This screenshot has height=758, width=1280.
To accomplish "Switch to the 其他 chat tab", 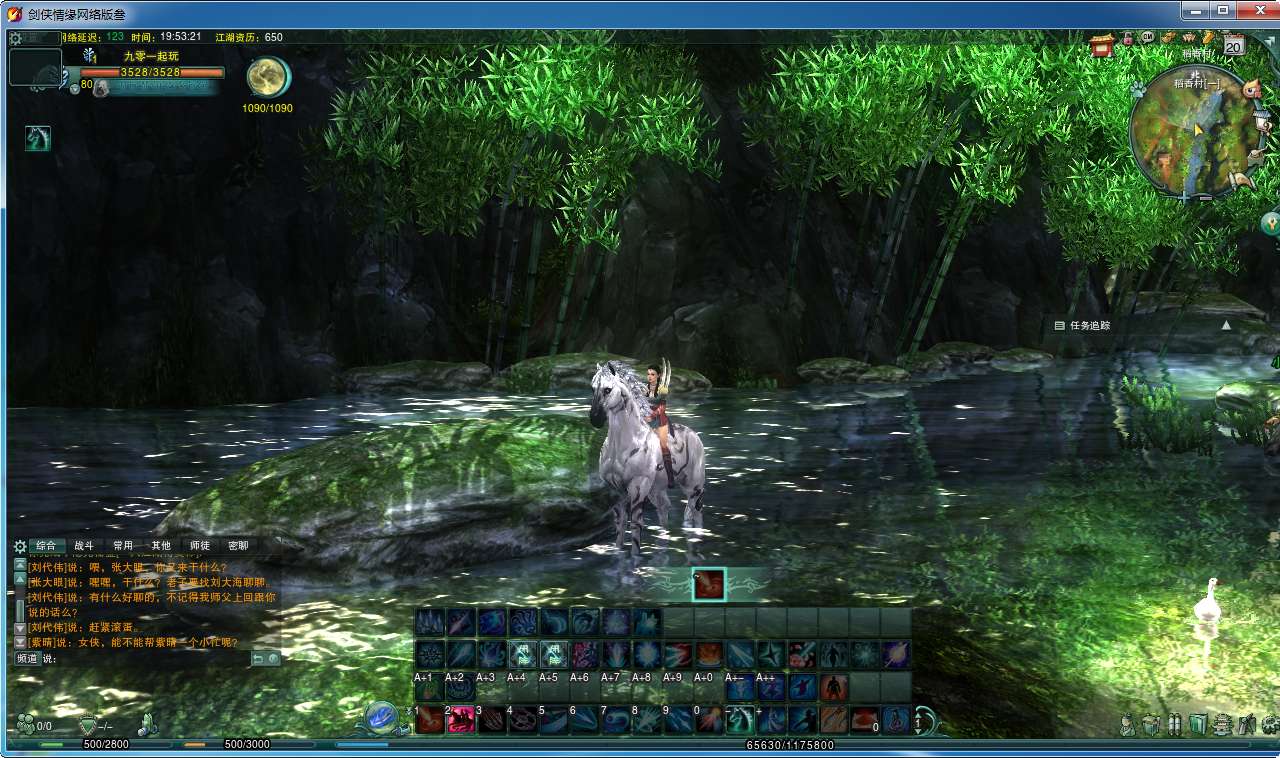I will 161,546.
